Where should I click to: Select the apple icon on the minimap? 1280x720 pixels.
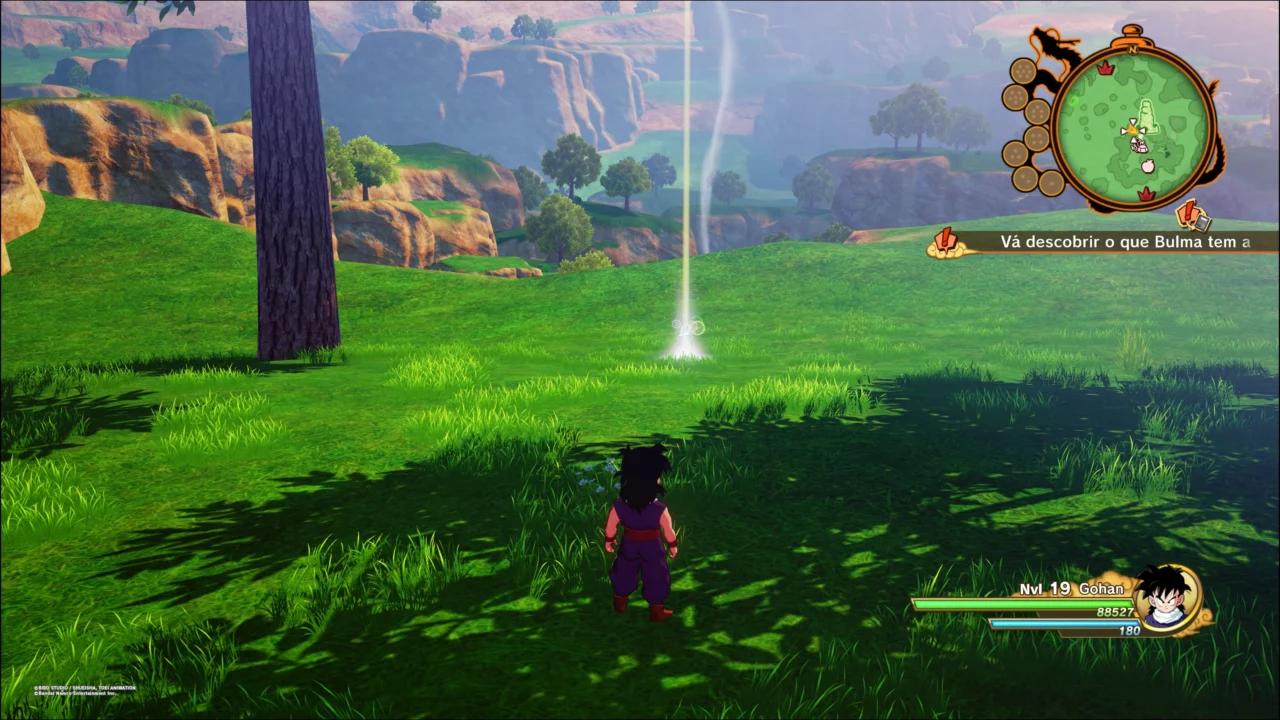tap(1147, 164)
